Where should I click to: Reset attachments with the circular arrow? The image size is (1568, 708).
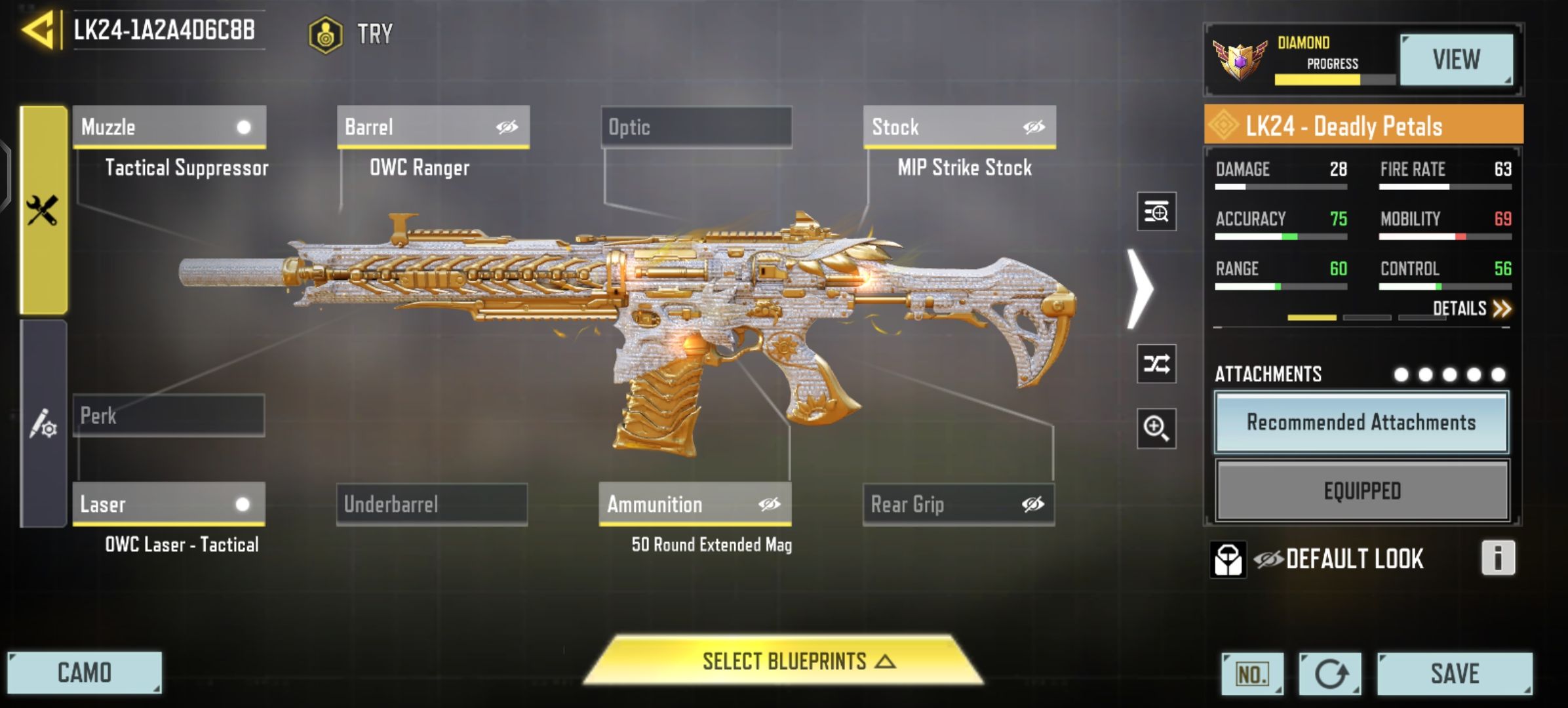coord(1330,673)
